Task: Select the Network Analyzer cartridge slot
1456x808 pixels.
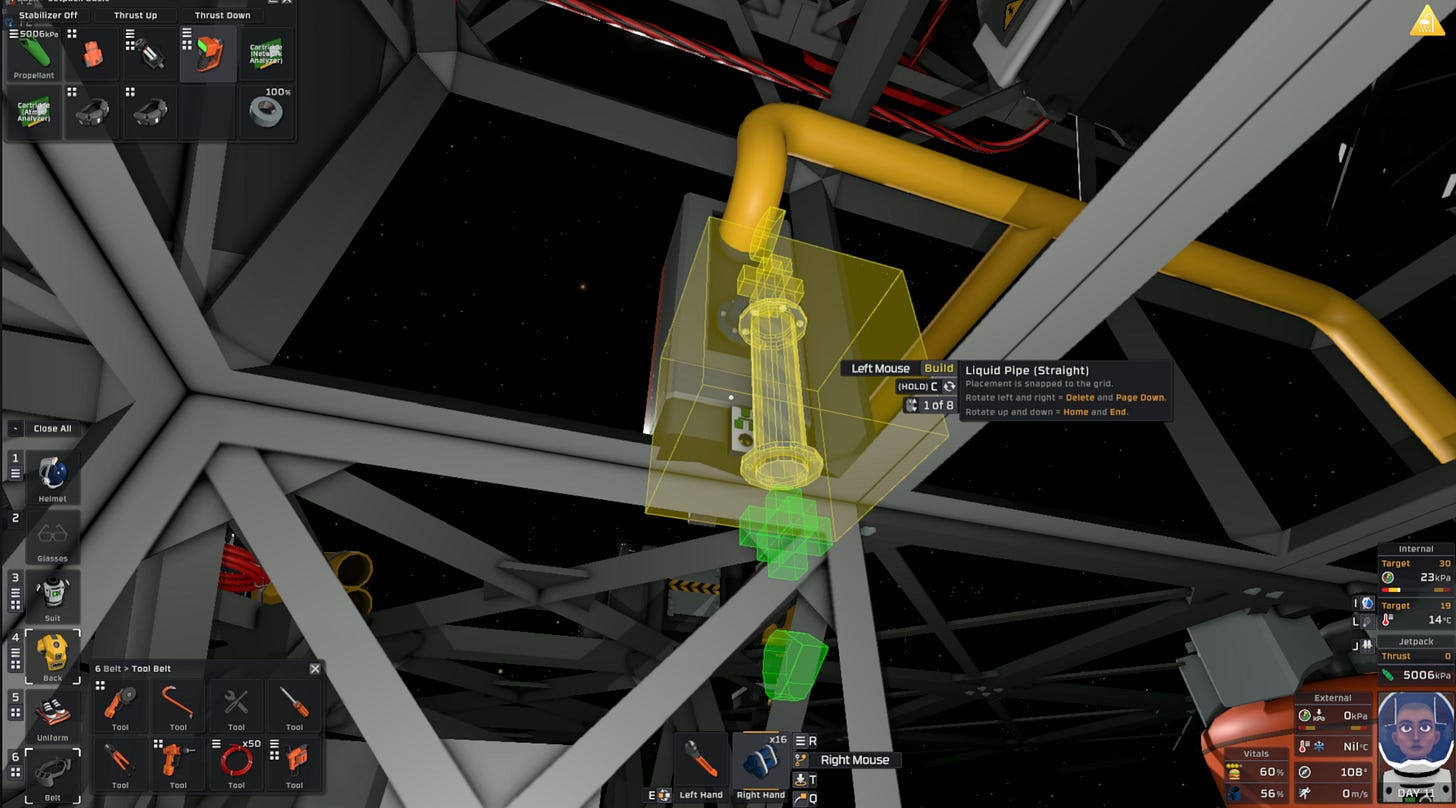Action: tap(265, 53)
